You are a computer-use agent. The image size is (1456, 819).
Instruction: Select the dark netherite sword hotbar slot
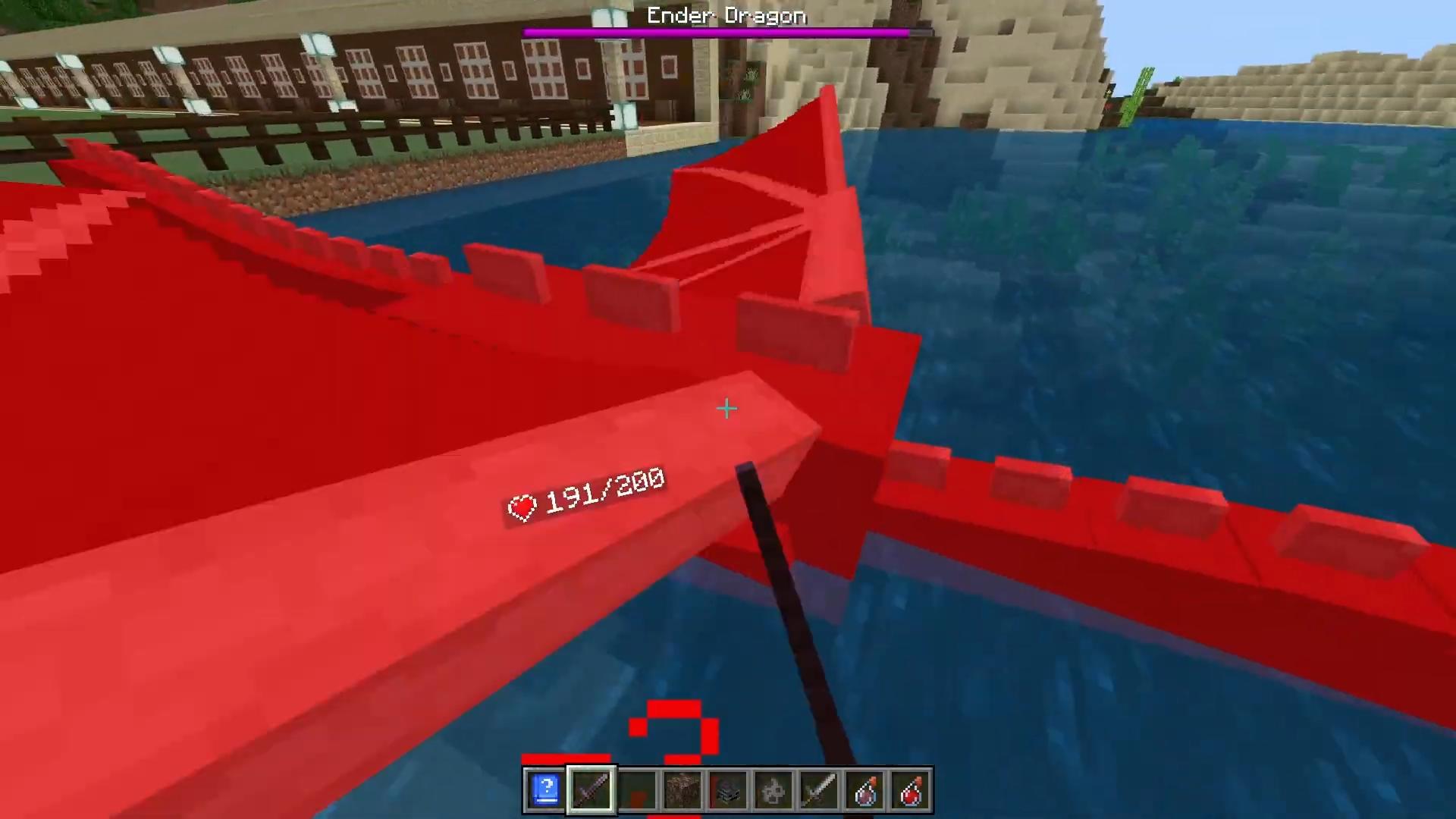tap(591, 790)
